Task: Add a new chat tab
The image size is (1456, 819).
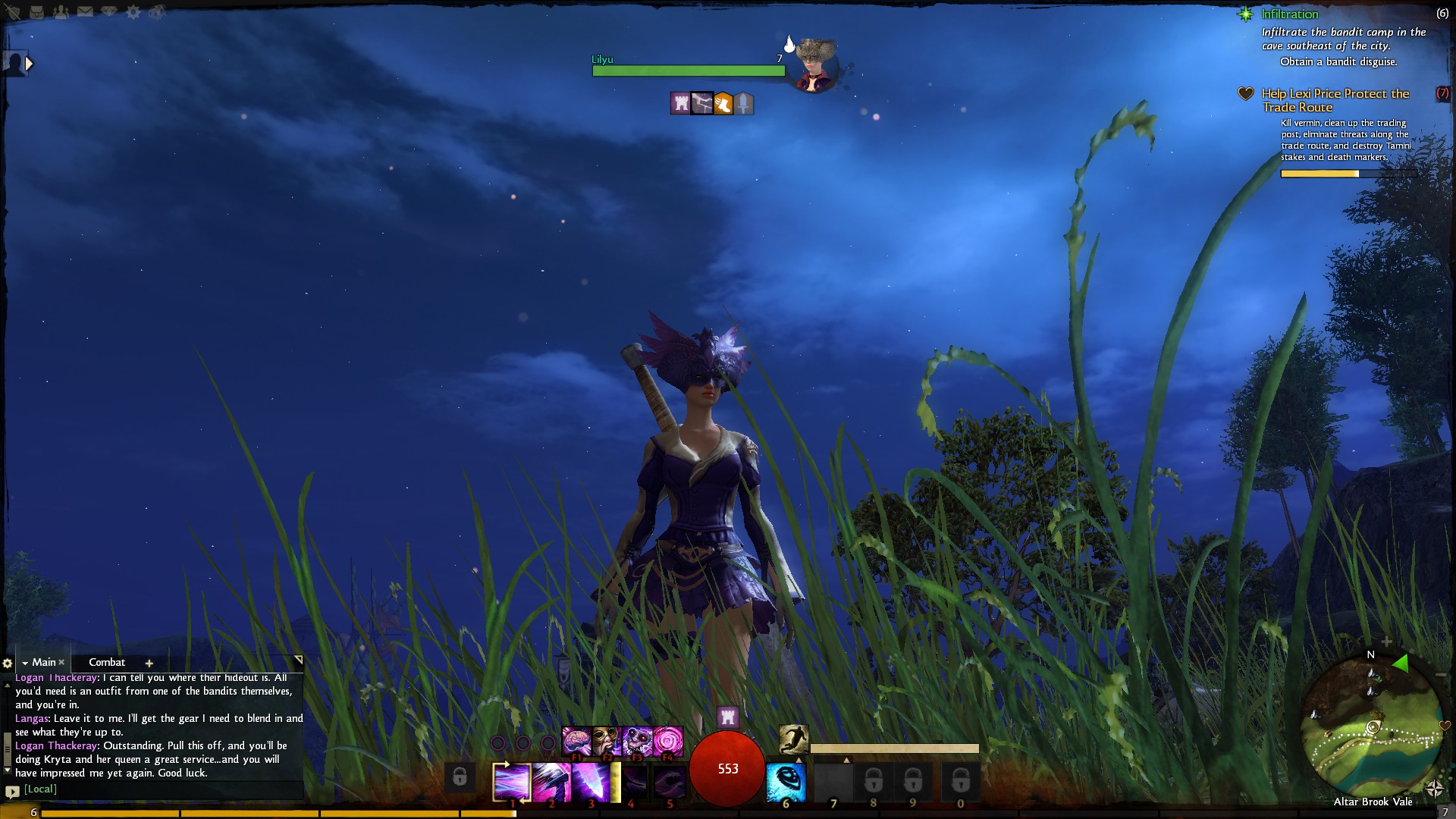Action: click(x=149, y=663)
